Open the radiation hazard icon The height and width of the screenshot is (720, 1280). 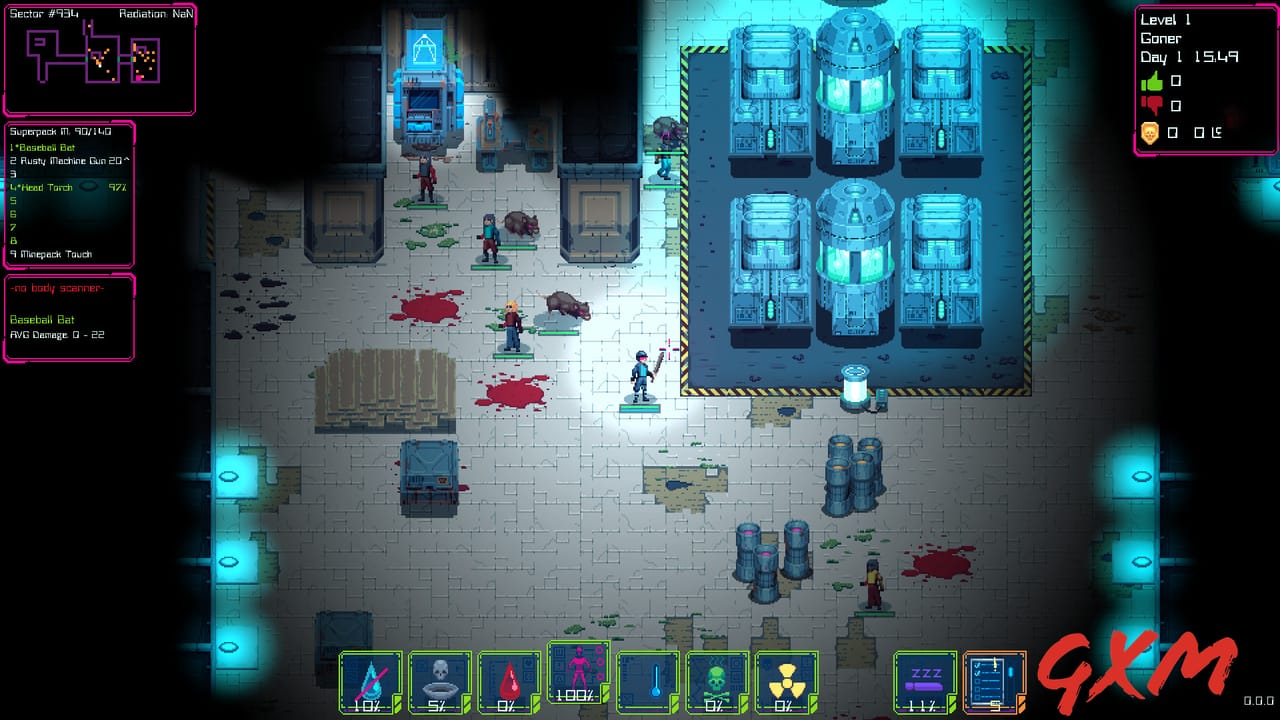coord(786,678)
